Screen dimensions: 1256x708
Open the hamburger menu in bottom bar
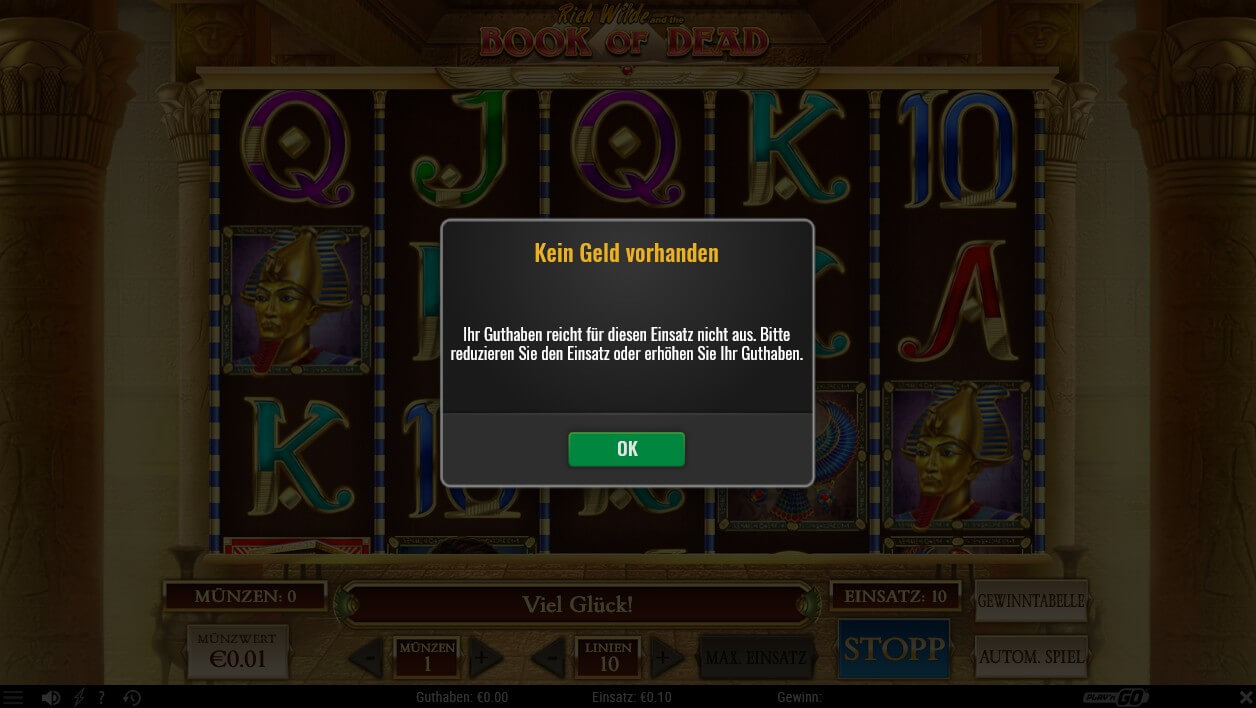[13, 698]
